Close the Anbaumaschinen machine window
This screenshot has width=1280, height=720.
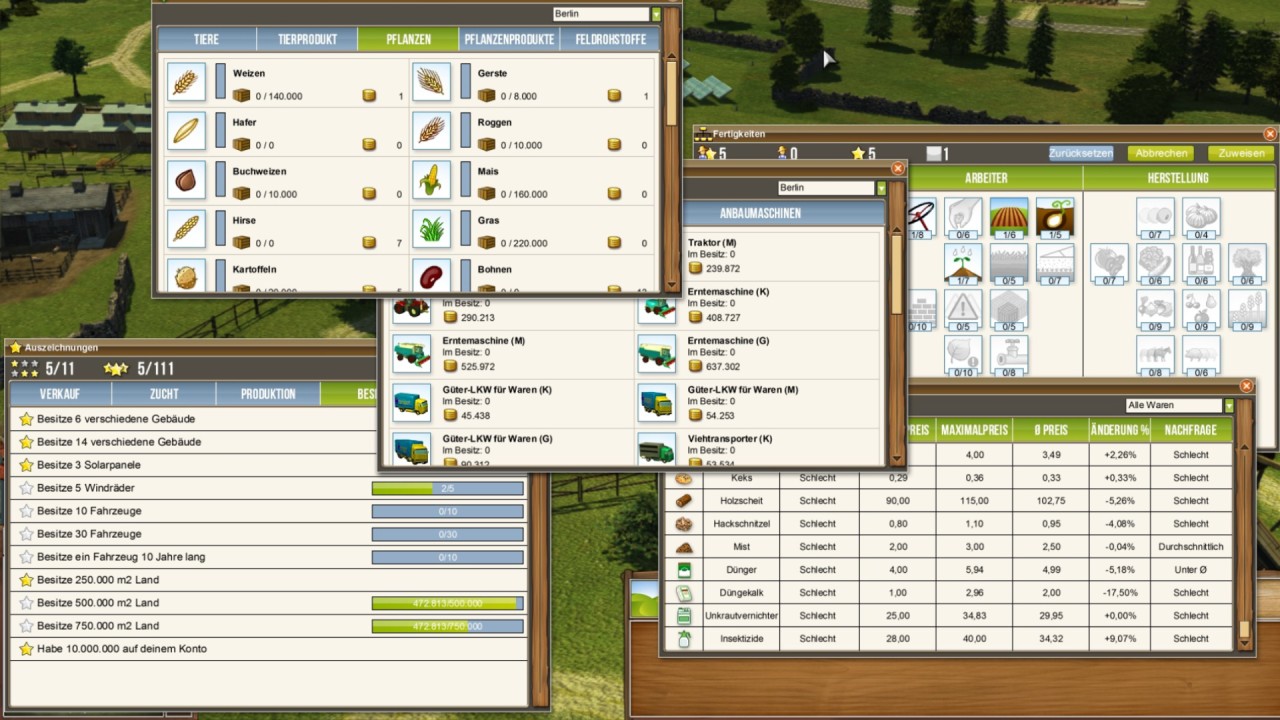tap(897, 169)
